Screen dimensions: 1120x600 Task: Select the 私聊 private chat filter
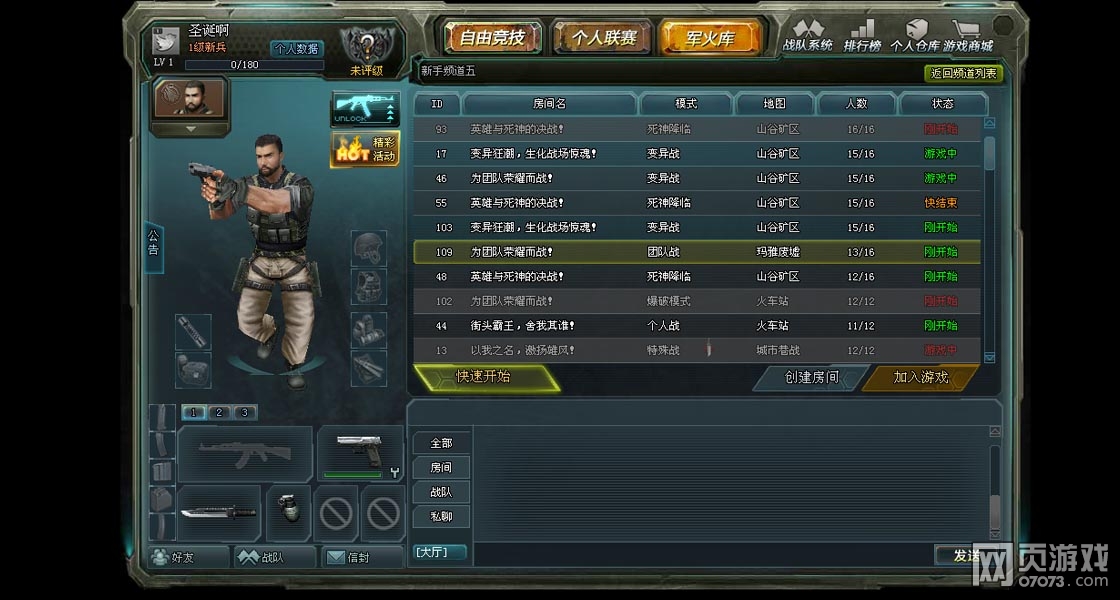point(441,516)
